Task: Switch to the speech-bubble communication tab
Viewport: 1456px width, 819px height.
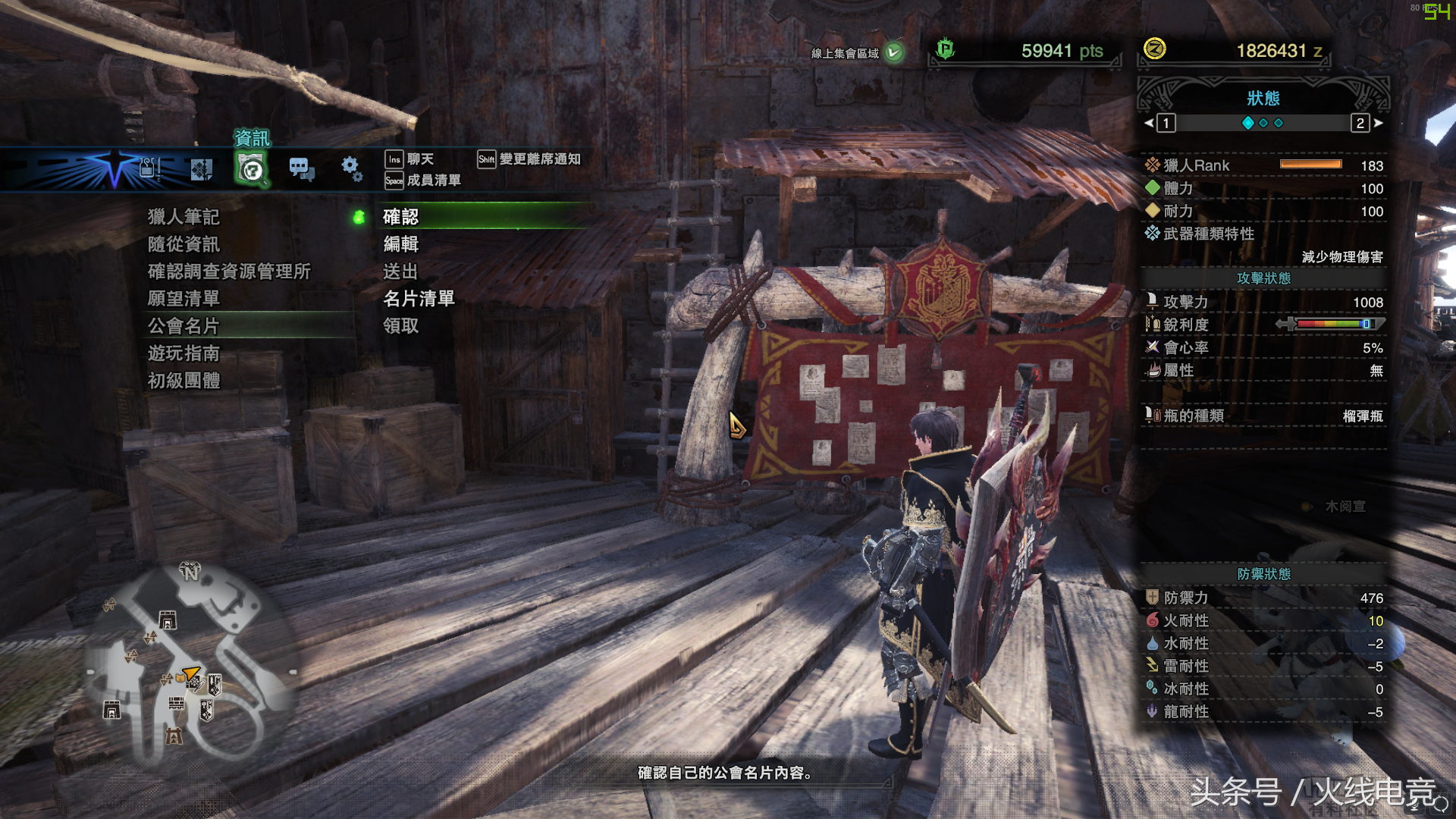Action: coord(302,168)
